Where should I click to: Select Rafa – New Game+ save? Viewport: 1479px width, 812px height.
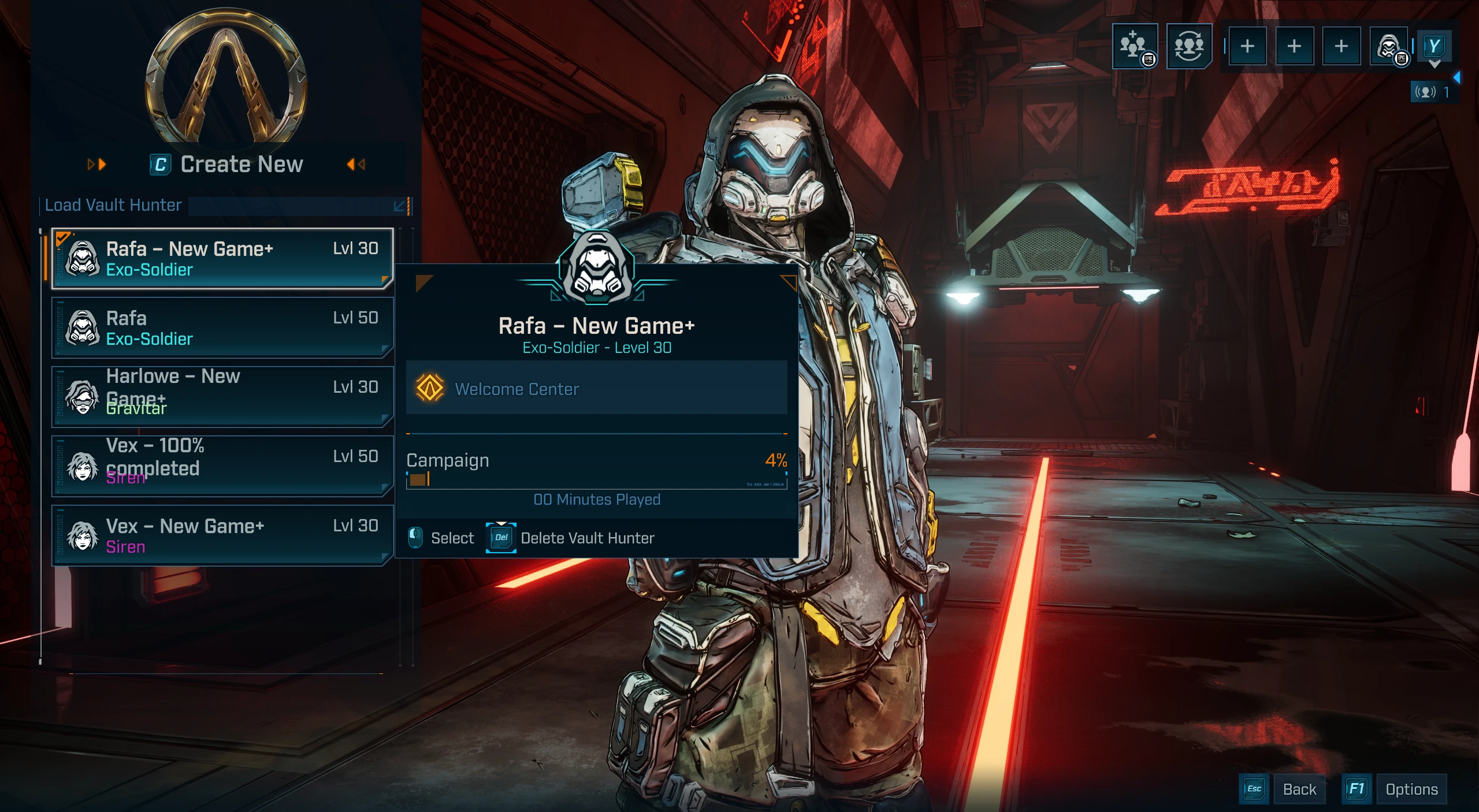(222, 259)
